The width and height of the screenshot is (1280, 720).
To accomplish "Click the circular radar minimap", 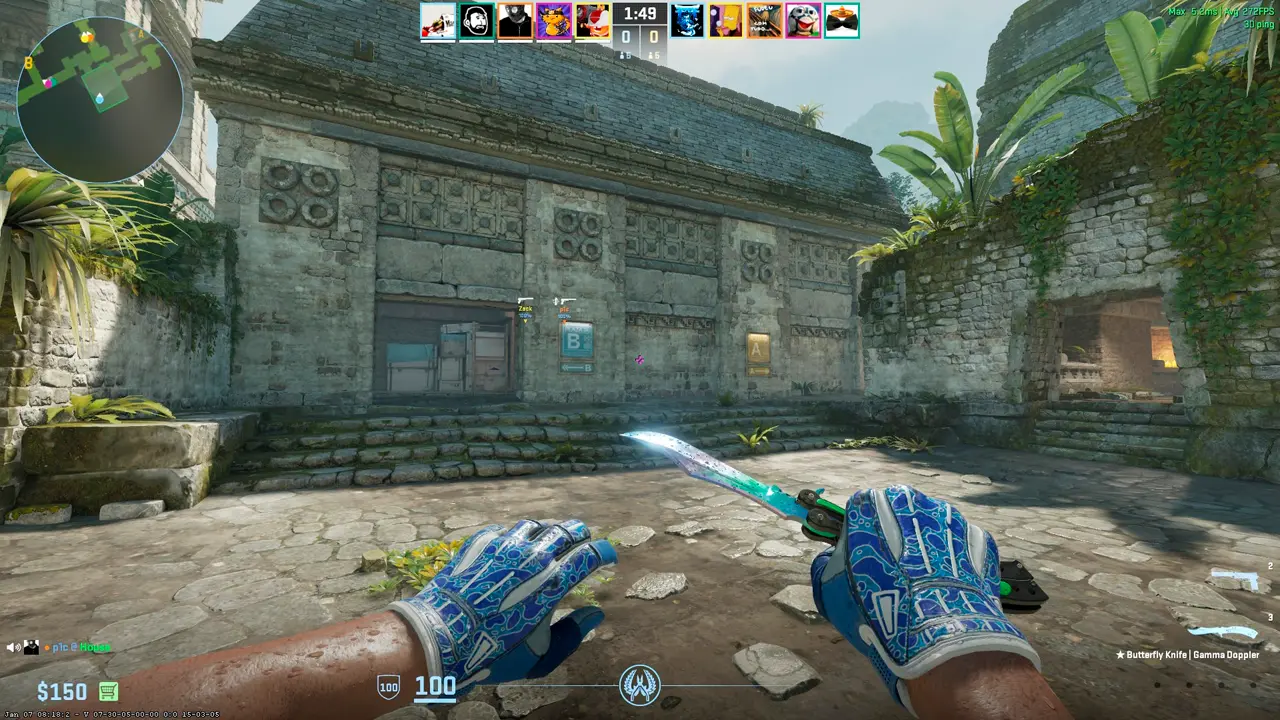I will point(100,100).
